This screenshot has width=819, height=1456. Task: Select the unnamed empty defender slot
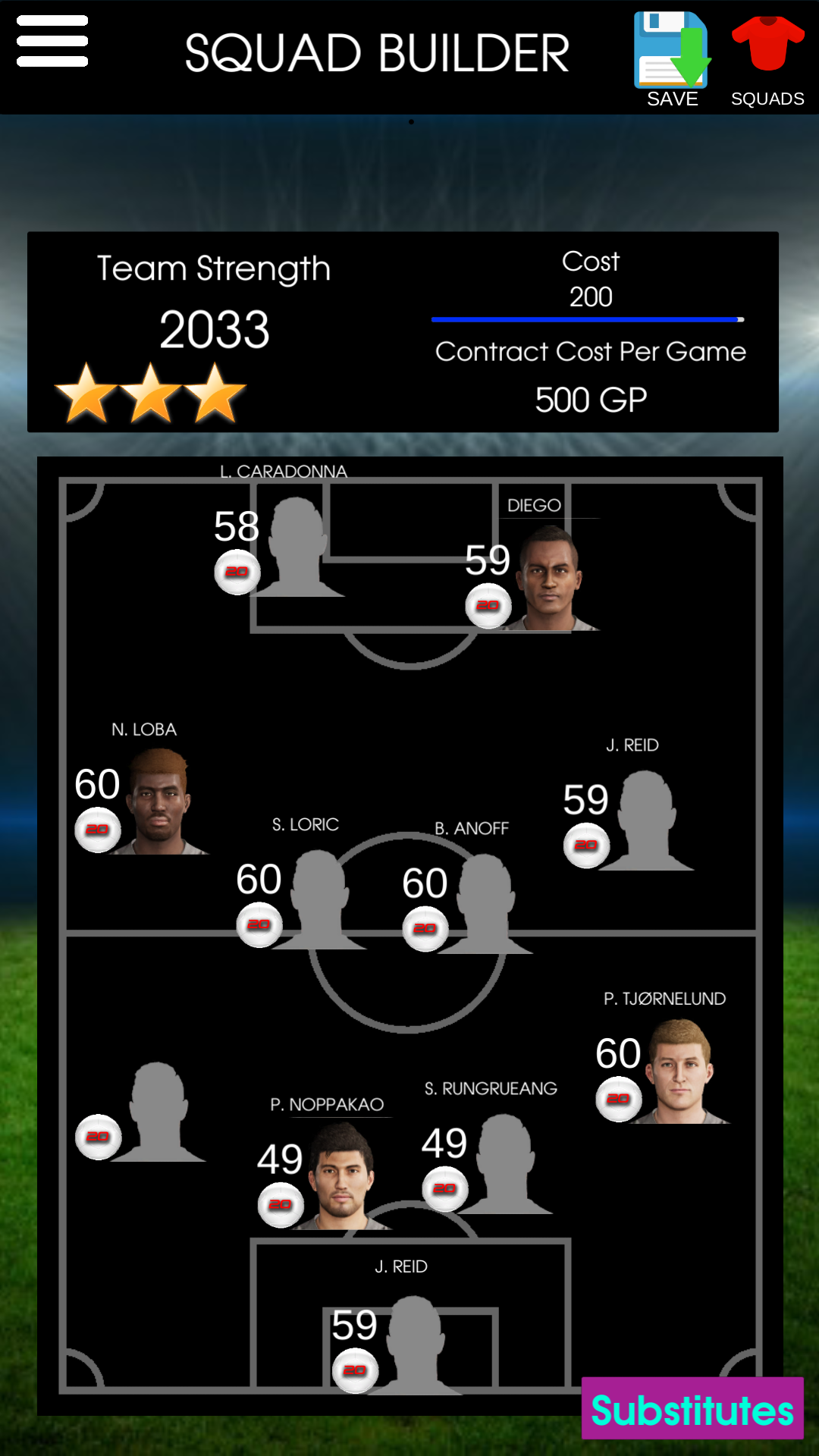[157, 1112]
